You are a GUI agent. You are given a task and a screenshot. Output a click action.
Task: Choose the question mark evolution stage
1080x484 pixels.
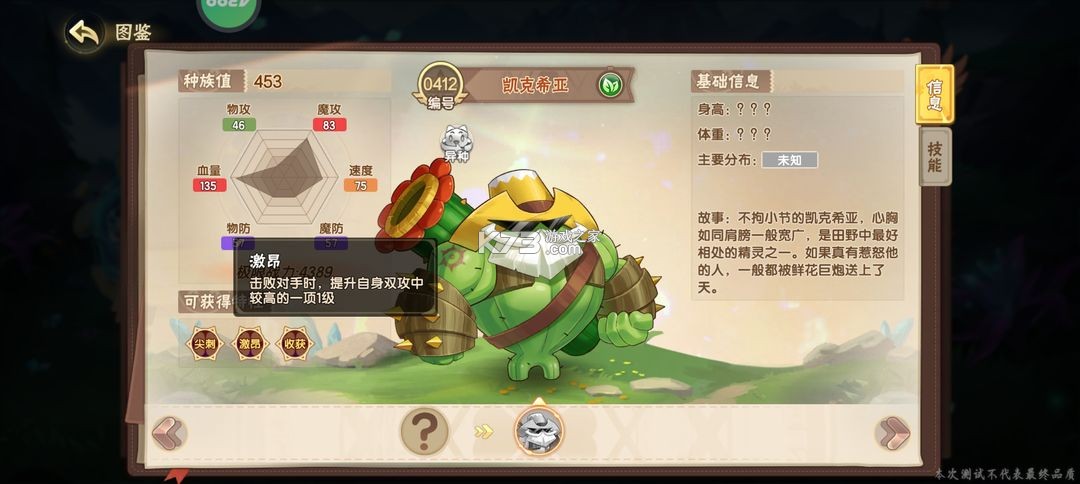click(425, 432)
